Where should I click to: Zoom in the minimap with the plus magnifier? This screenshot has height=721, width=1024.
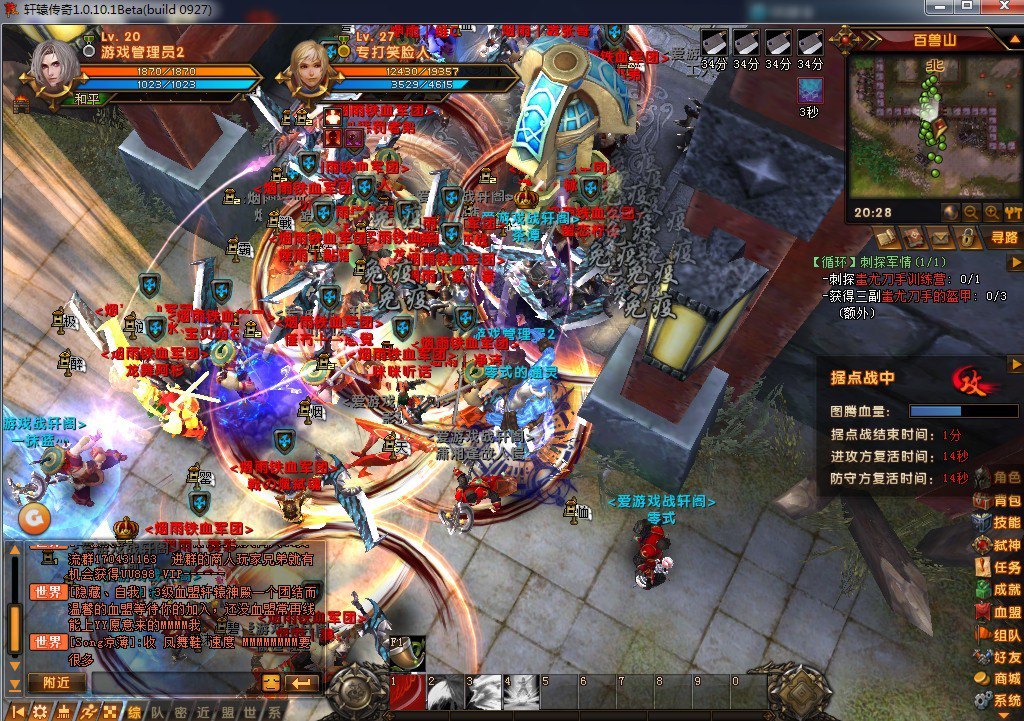[x=991, y=212]
